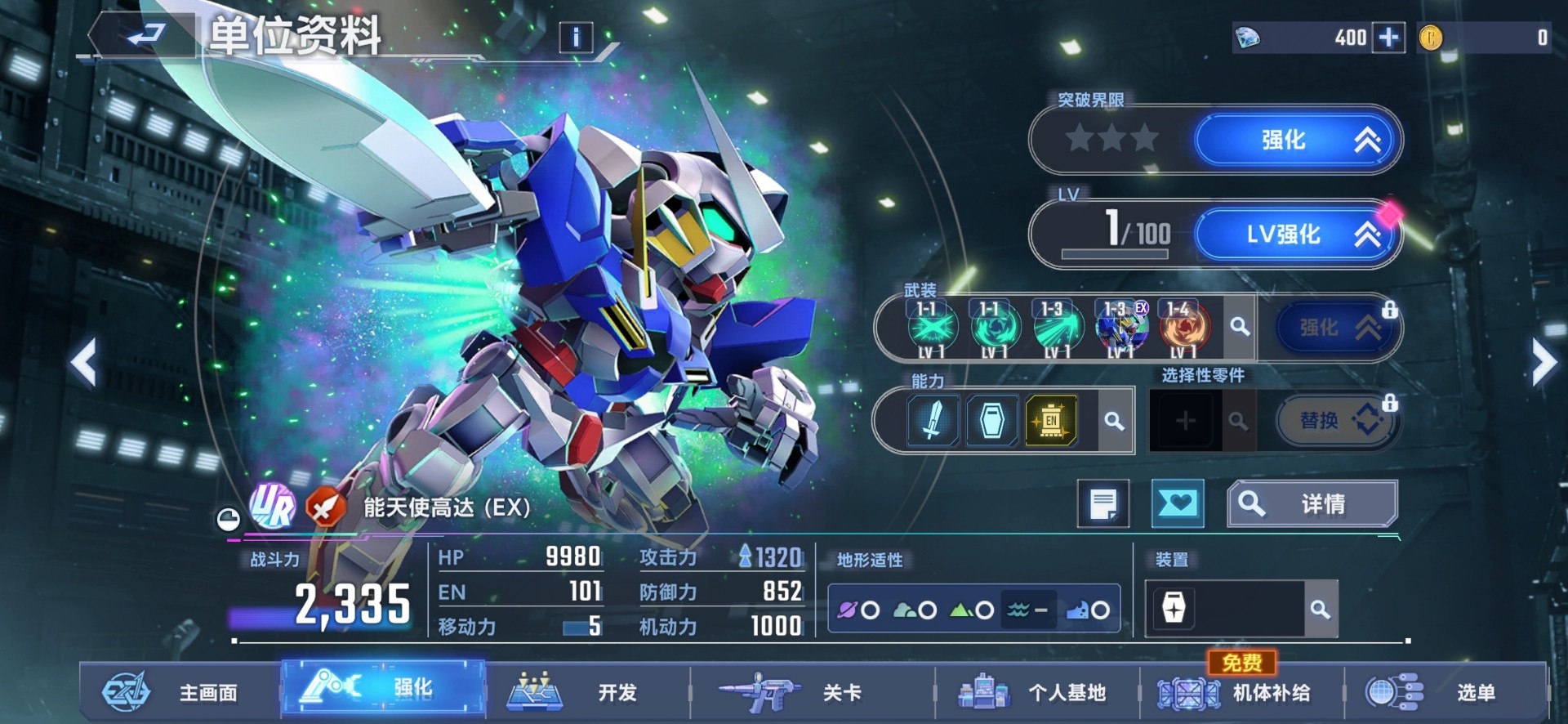Viewport: 1568px width, 724px height.
Task: Click the shield ability icon under 能力
Action: point(992,420)
